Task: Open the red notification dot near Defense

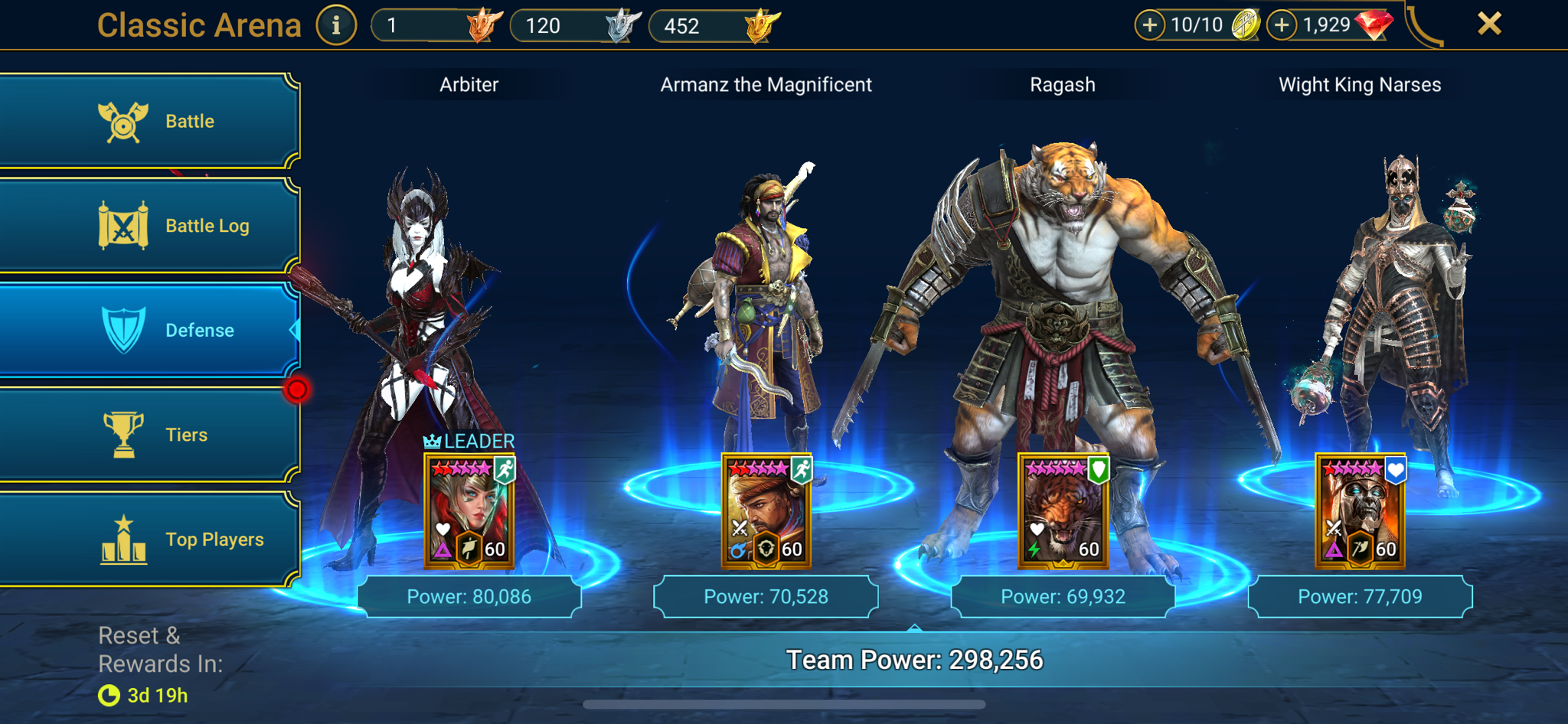Action: click(298, 389)
